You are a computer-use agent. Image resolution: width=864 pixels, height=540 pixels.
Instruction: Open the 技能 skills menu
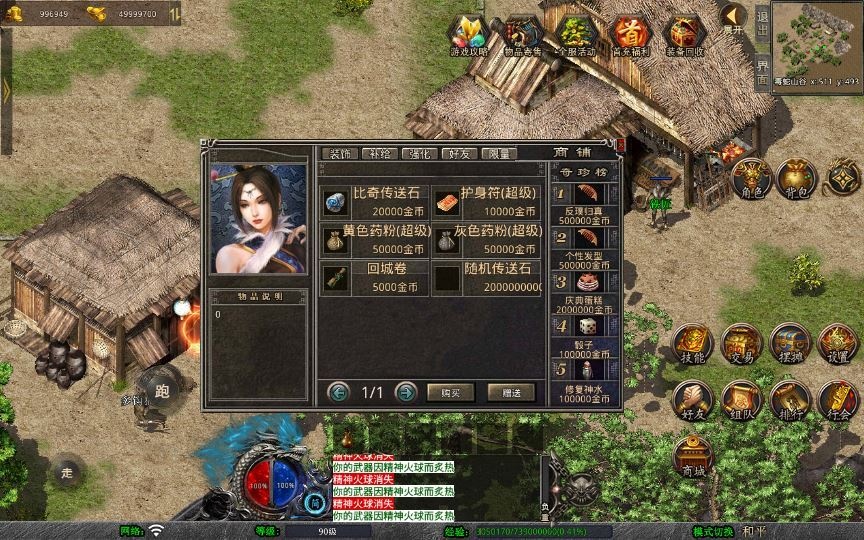(692, 343)
